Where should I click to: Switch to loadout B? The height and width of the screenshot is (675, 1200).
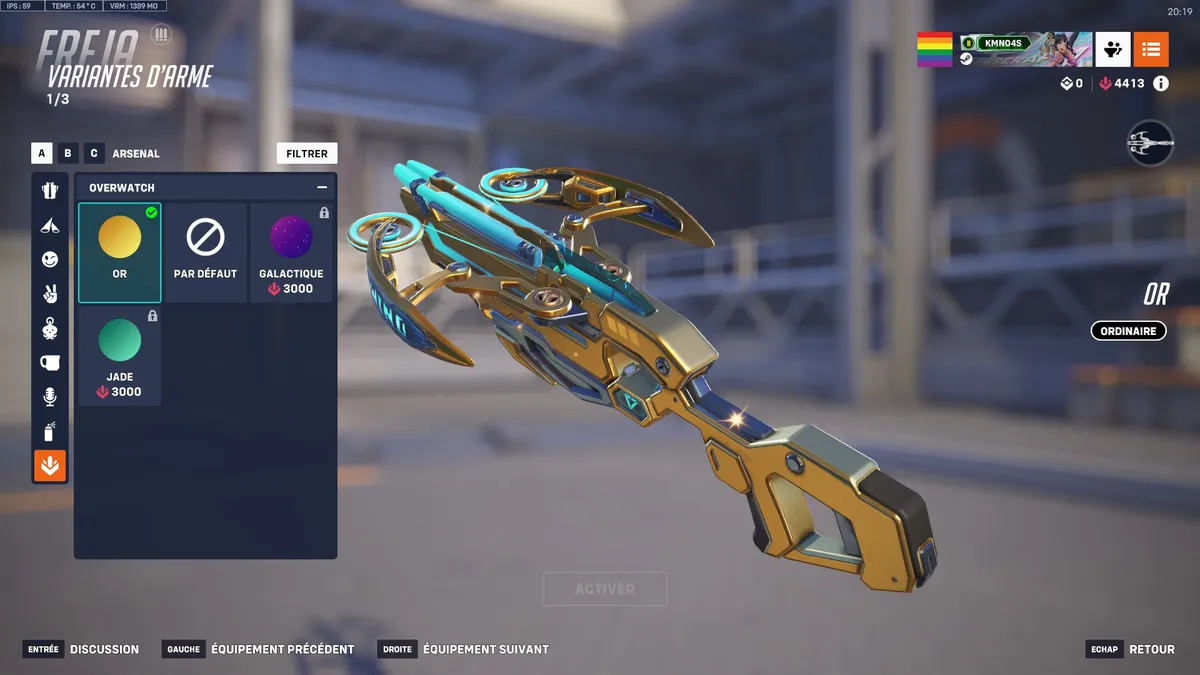[68, 154]
